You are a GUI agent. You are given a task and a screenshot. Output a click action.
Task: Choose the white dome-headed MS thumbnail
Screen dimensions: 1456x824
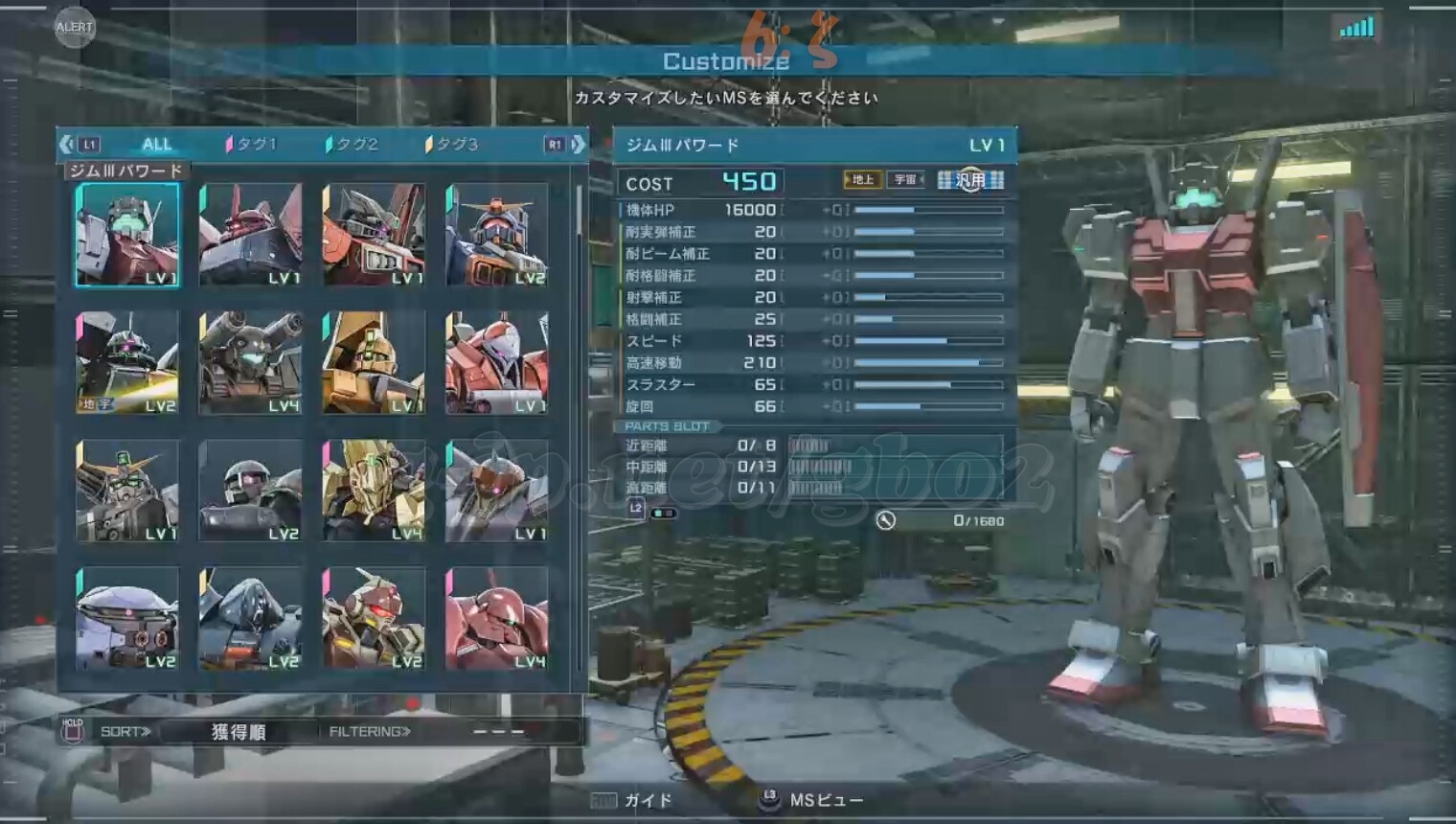click(x=127, y=618)
